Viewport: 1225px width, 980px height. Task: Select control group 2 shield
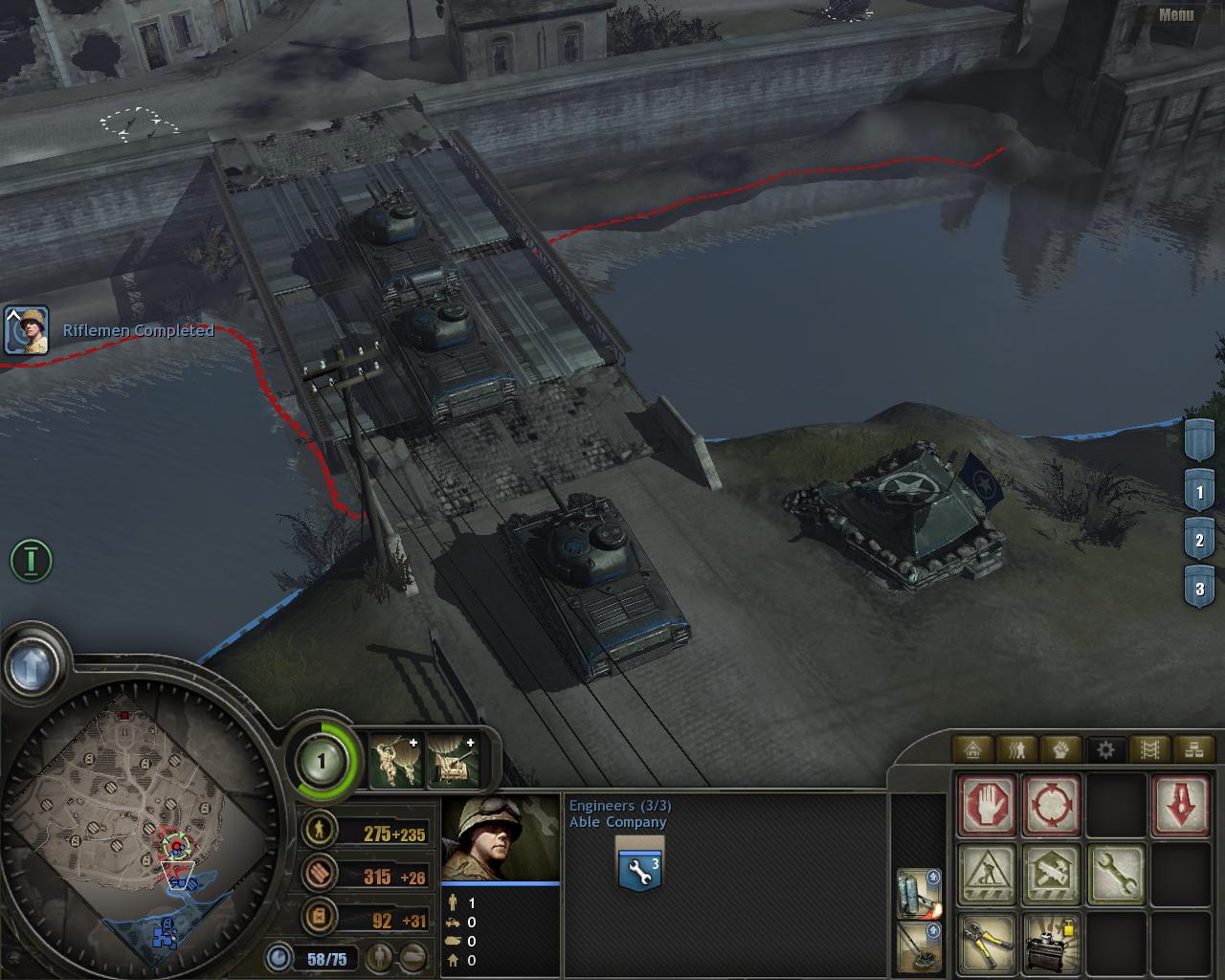(x=1199, y=540)
